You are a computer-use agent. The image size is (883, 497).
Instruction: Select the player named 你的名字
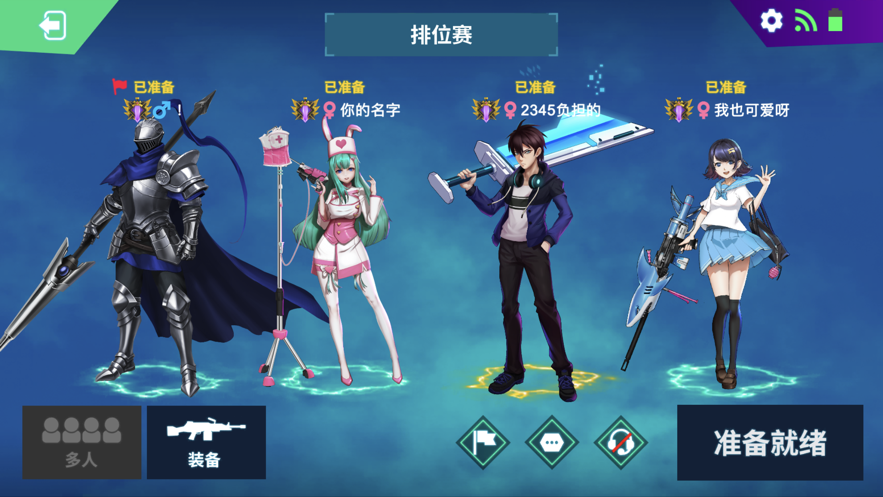[370, 110]
